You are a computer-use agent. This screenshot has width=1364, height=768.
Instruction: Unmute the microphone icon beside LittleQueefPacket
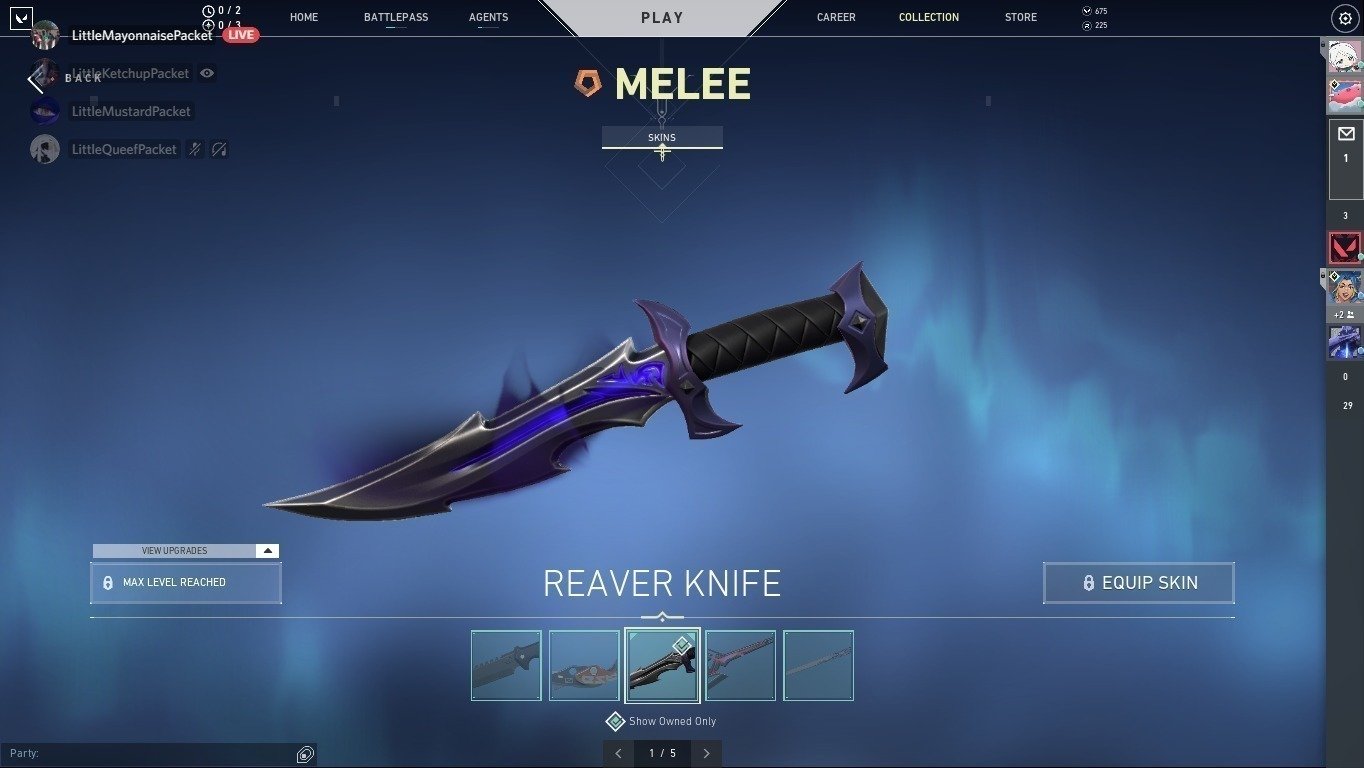pos(195,148)
